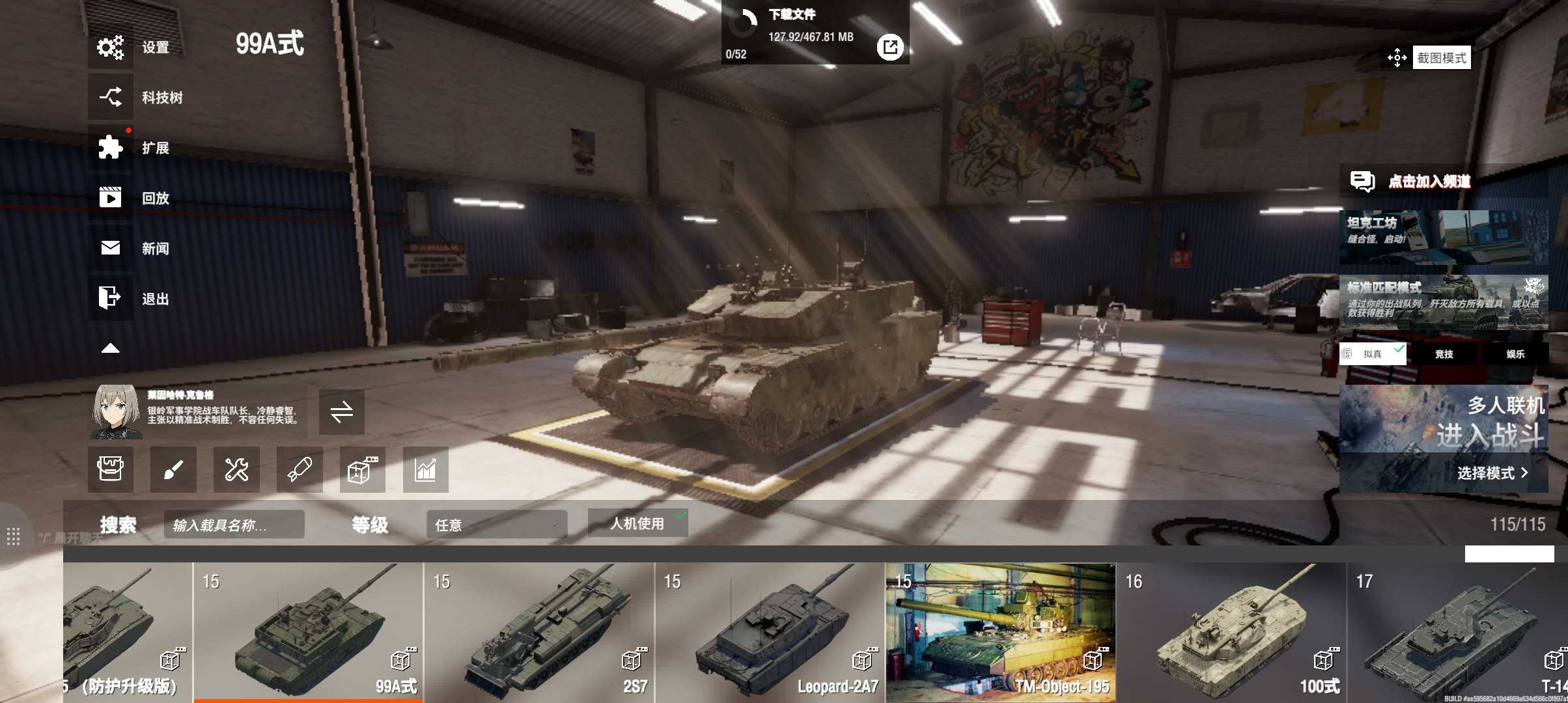Toggle the 人机使用 checkbox
The height and width of the screenshot is (703, 1568).
point(638,523)
